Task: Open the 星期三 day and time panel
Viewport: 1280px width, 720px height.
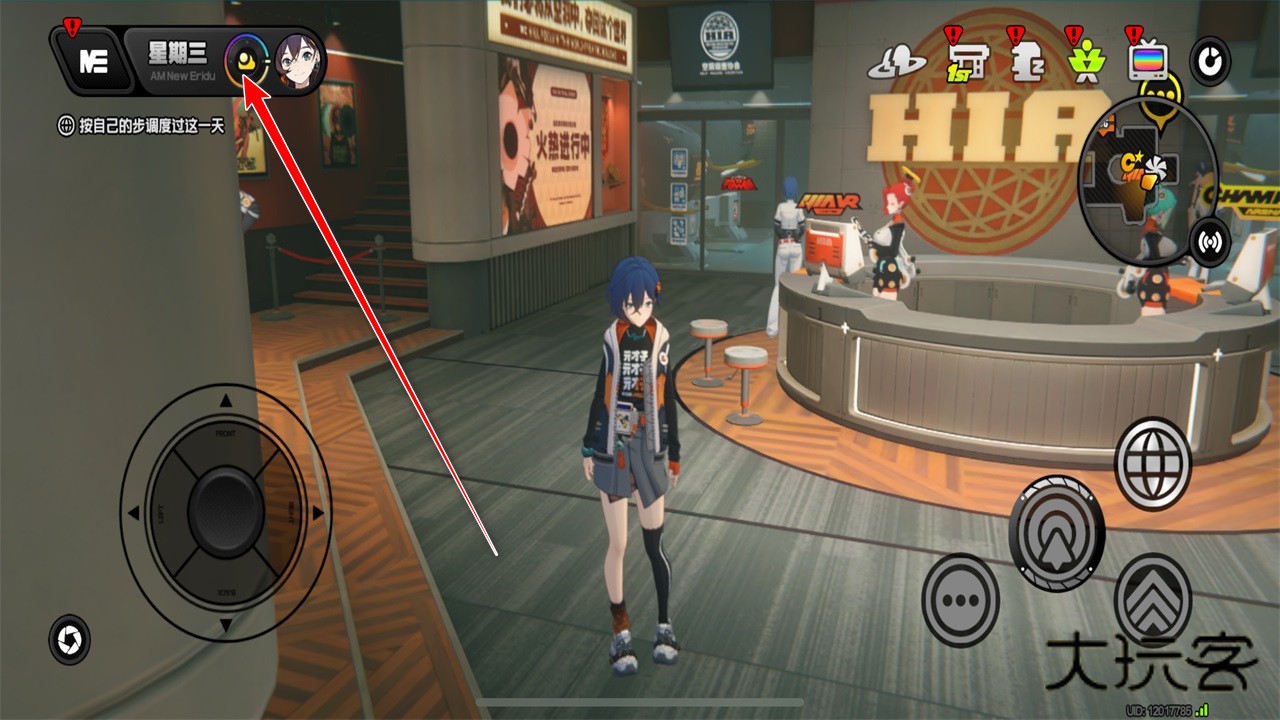Action: (177, 60)
